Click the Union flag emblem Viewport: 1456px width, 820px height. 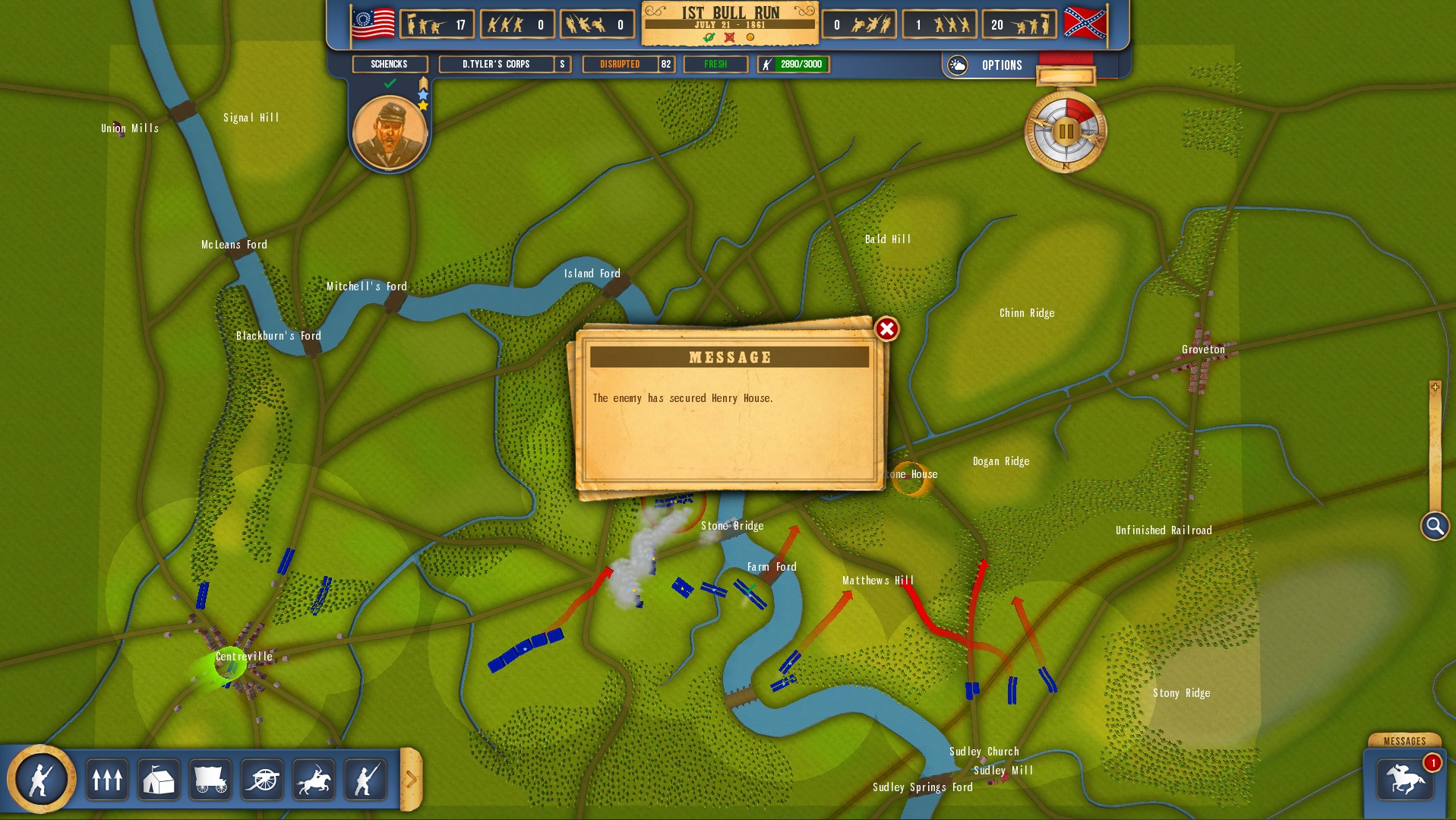373,23
